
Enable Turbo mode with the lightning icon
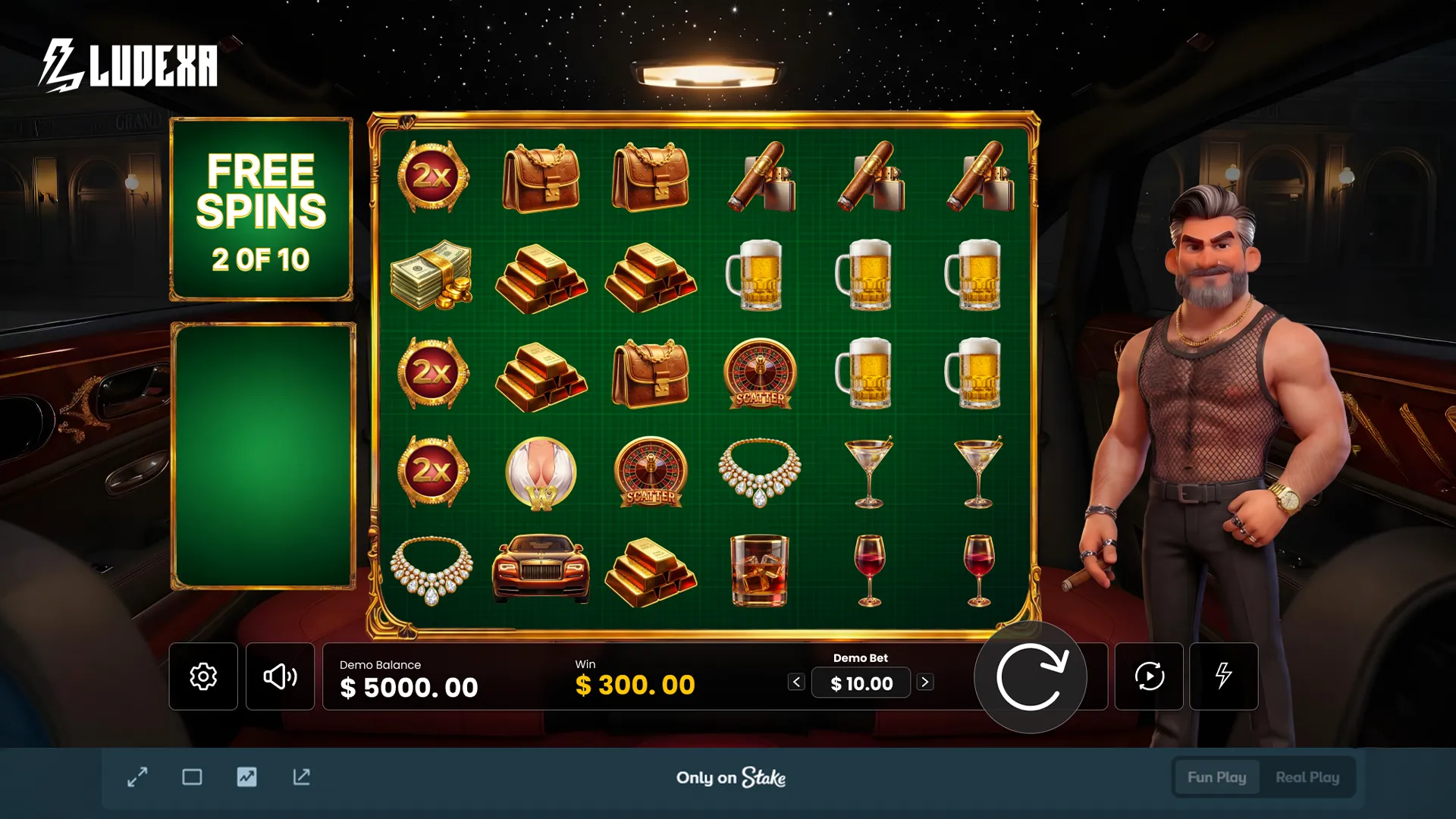point(1223,676)
